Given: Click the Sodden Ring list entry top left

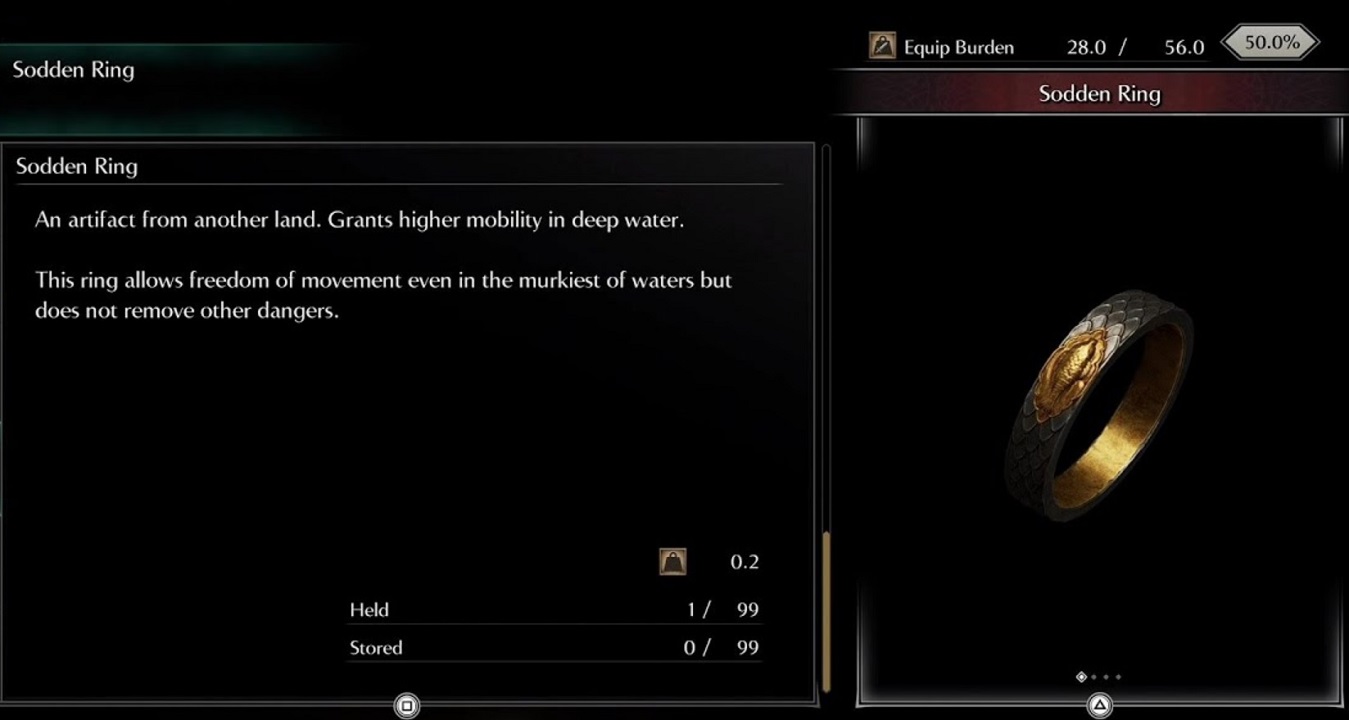Looking at the screenshot, I should click(72, 70).
